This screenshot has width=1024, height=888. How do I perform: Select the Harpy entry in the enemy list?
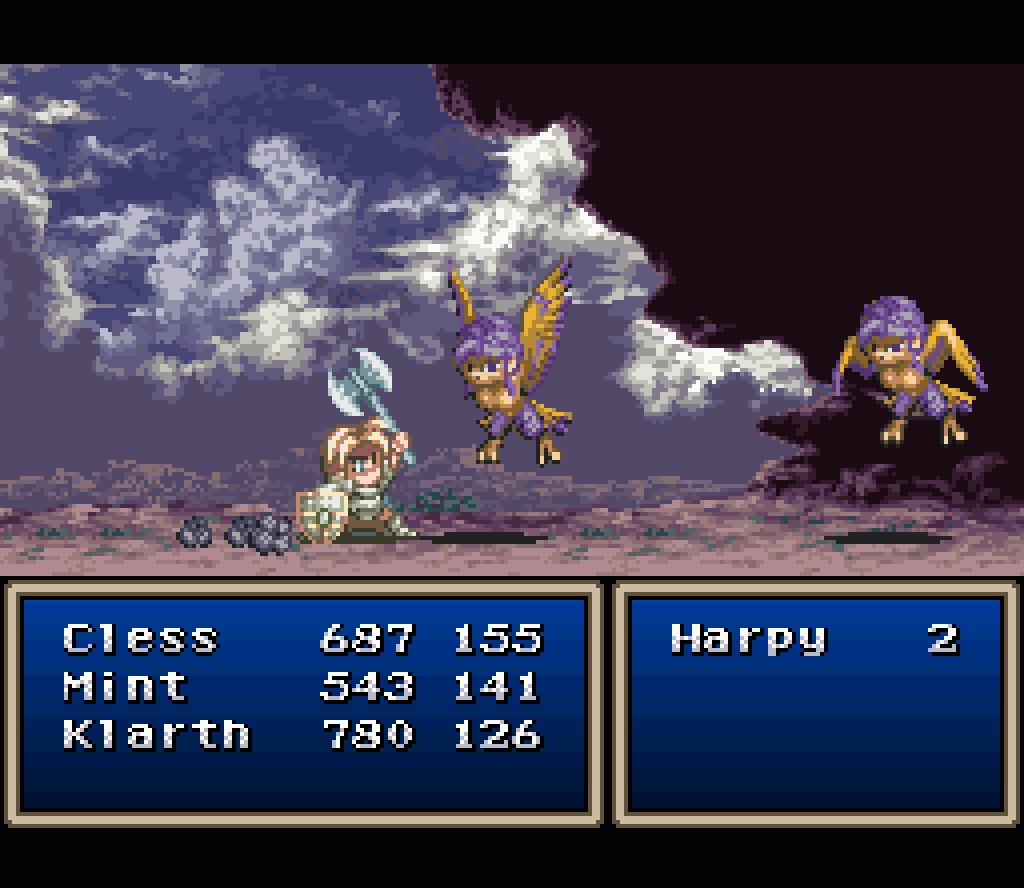coord(749,638)
